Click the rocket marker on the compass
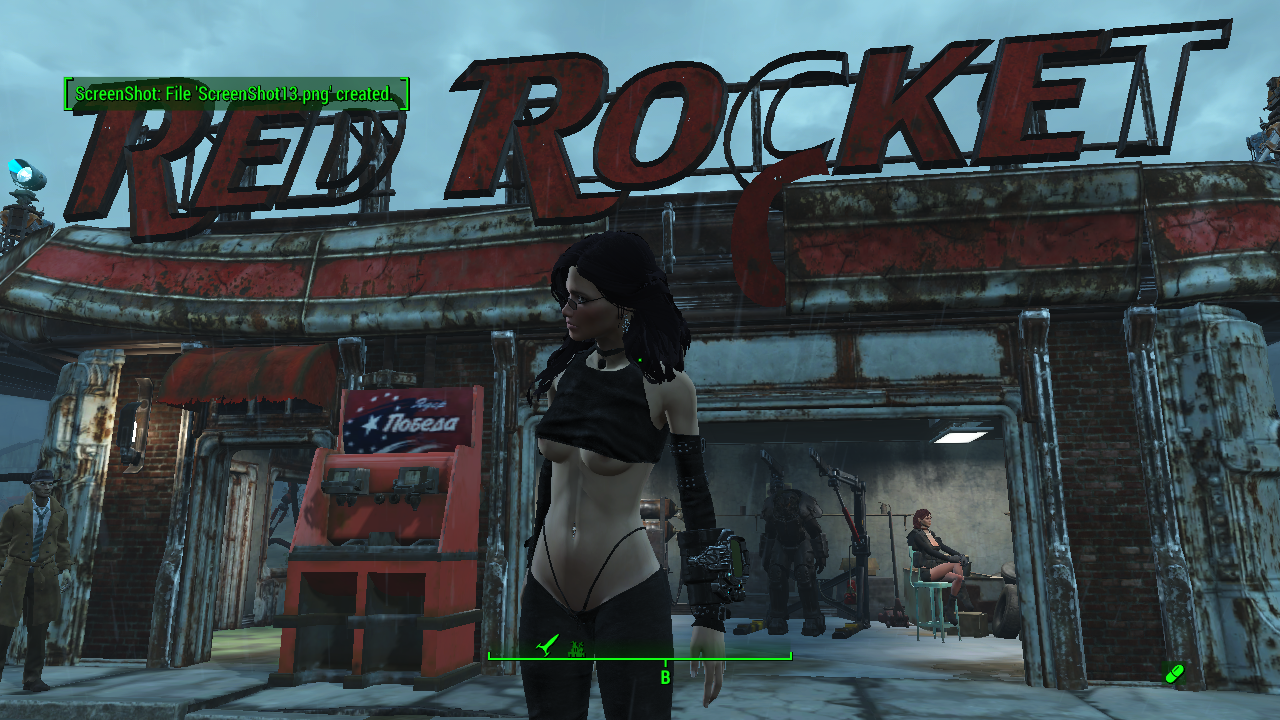The image size is (1280, 720). (545, 647)
